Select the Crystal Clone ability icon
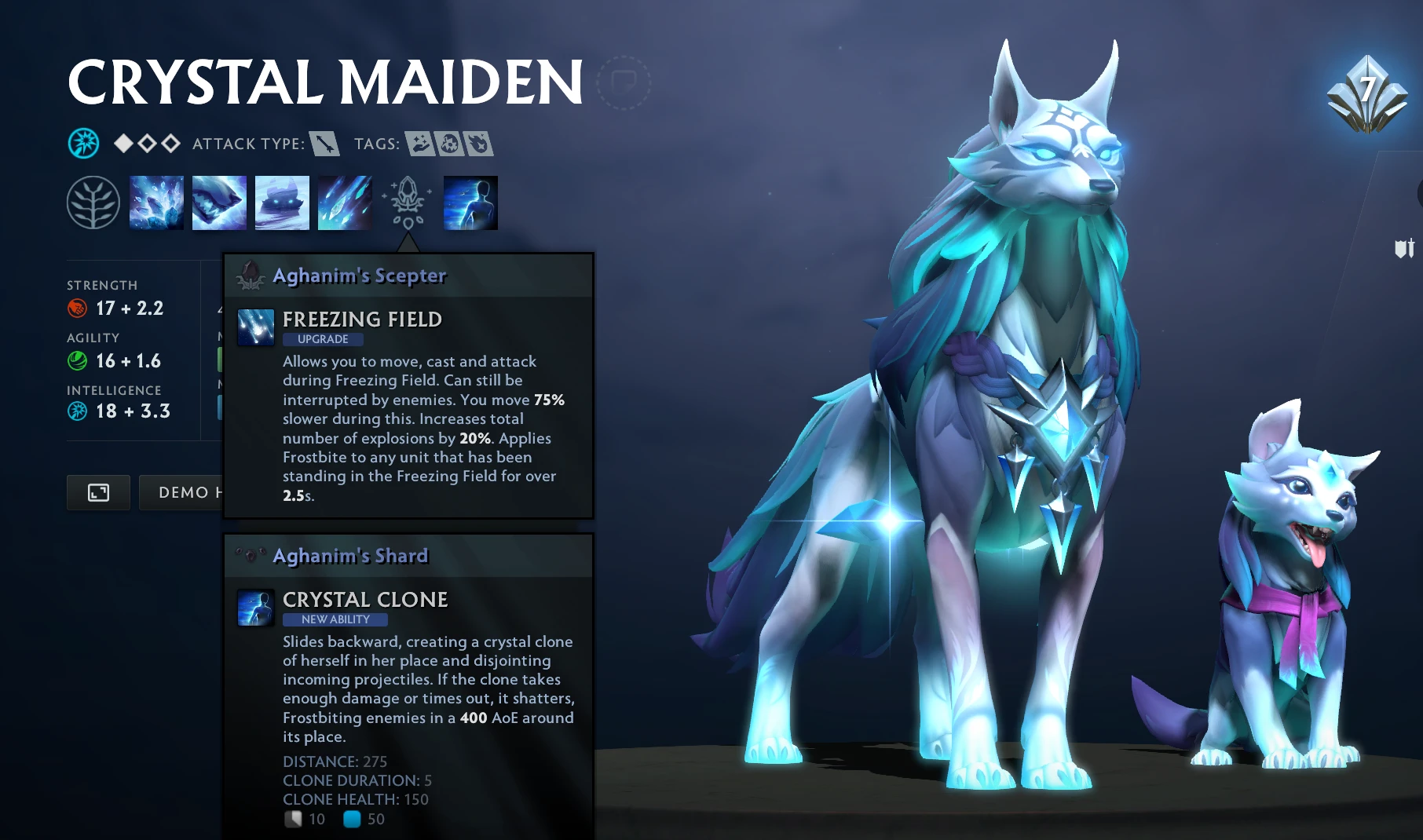Viewport: 1423px width, 840px height. click(470, 203)
